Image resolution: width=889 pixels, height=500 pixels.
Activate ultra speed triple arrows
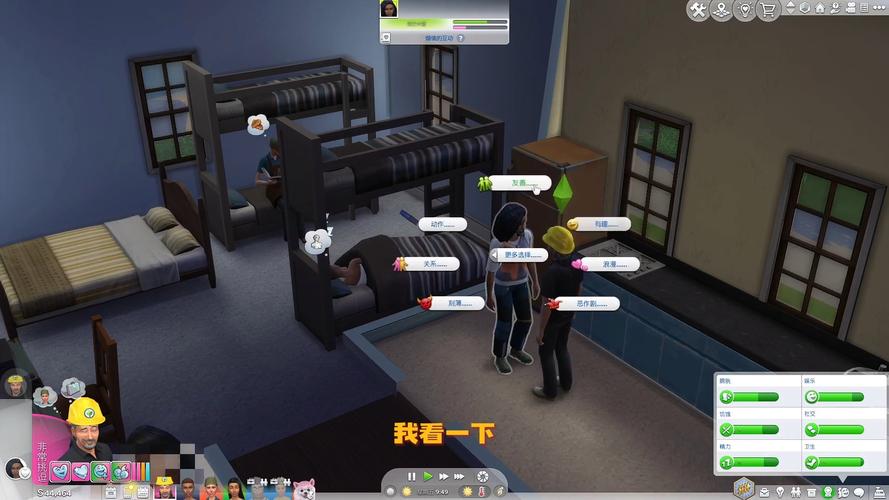(x=459, y=476)
